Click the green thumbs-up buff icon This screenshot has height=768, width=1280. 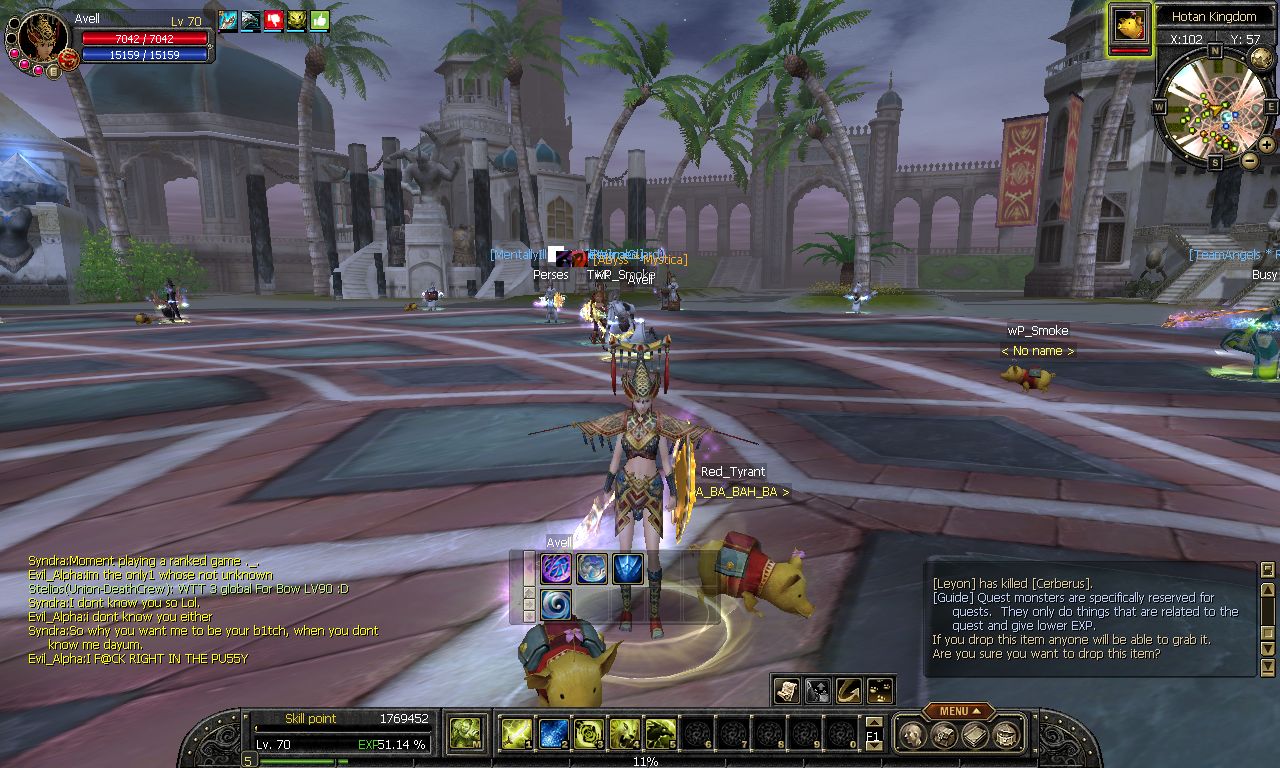319,20
